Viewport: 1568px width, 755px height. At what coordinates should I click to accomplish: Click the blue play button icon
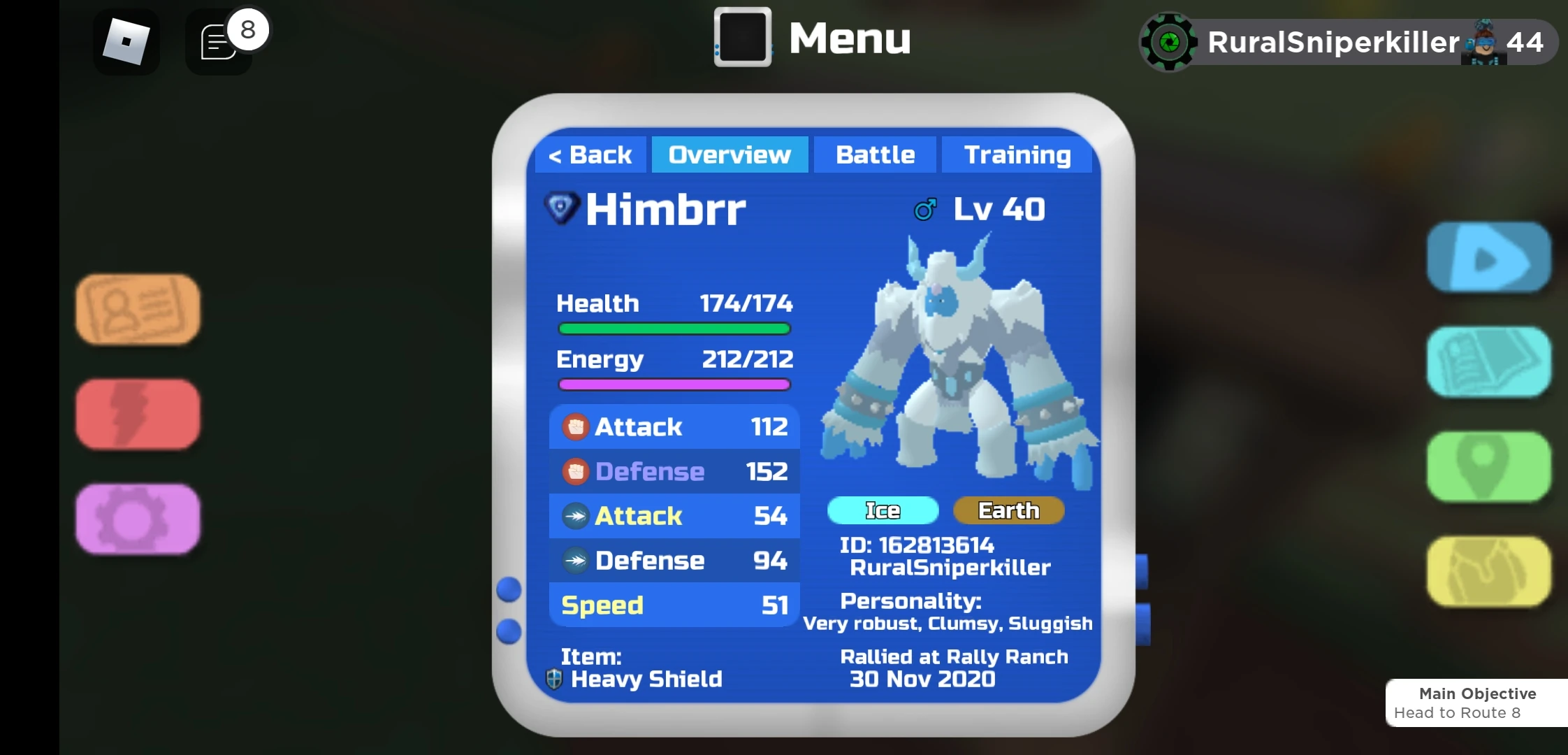[x=1488, y=257]
